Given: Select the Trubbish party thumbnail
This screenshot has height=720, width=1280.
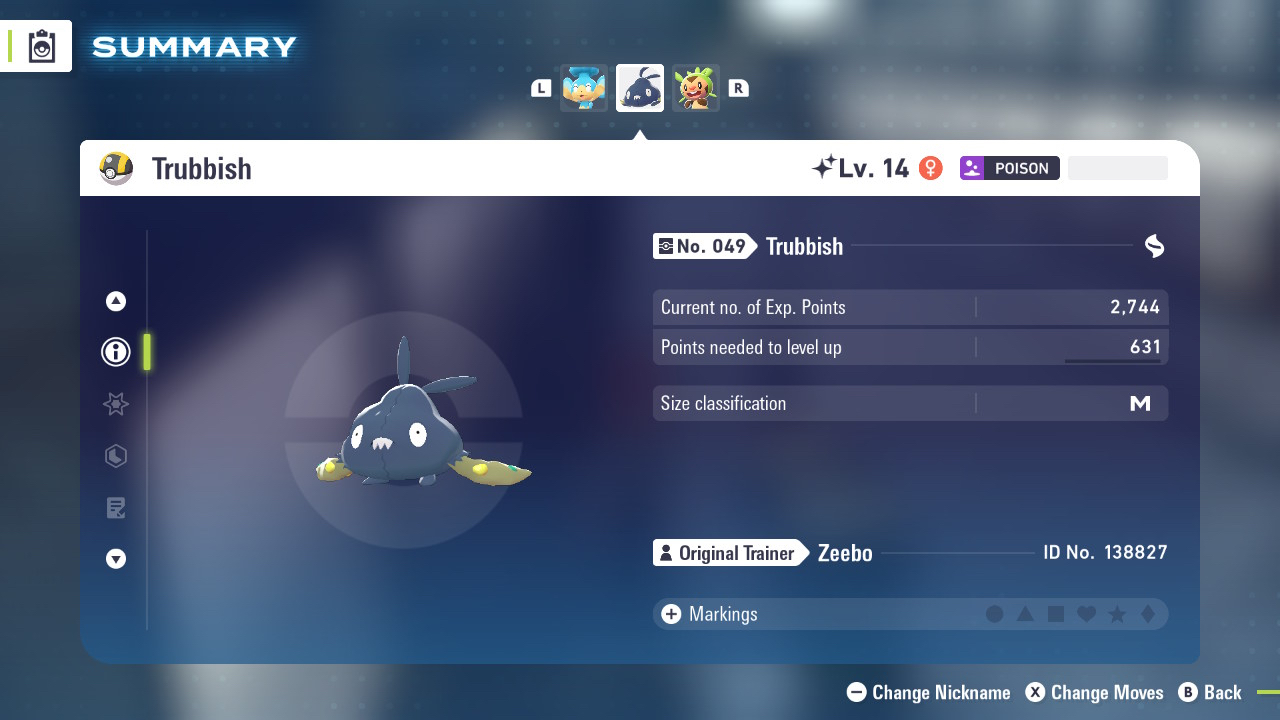Looking at the screenshot, I should pyautogui.click(x=640, y=88).
